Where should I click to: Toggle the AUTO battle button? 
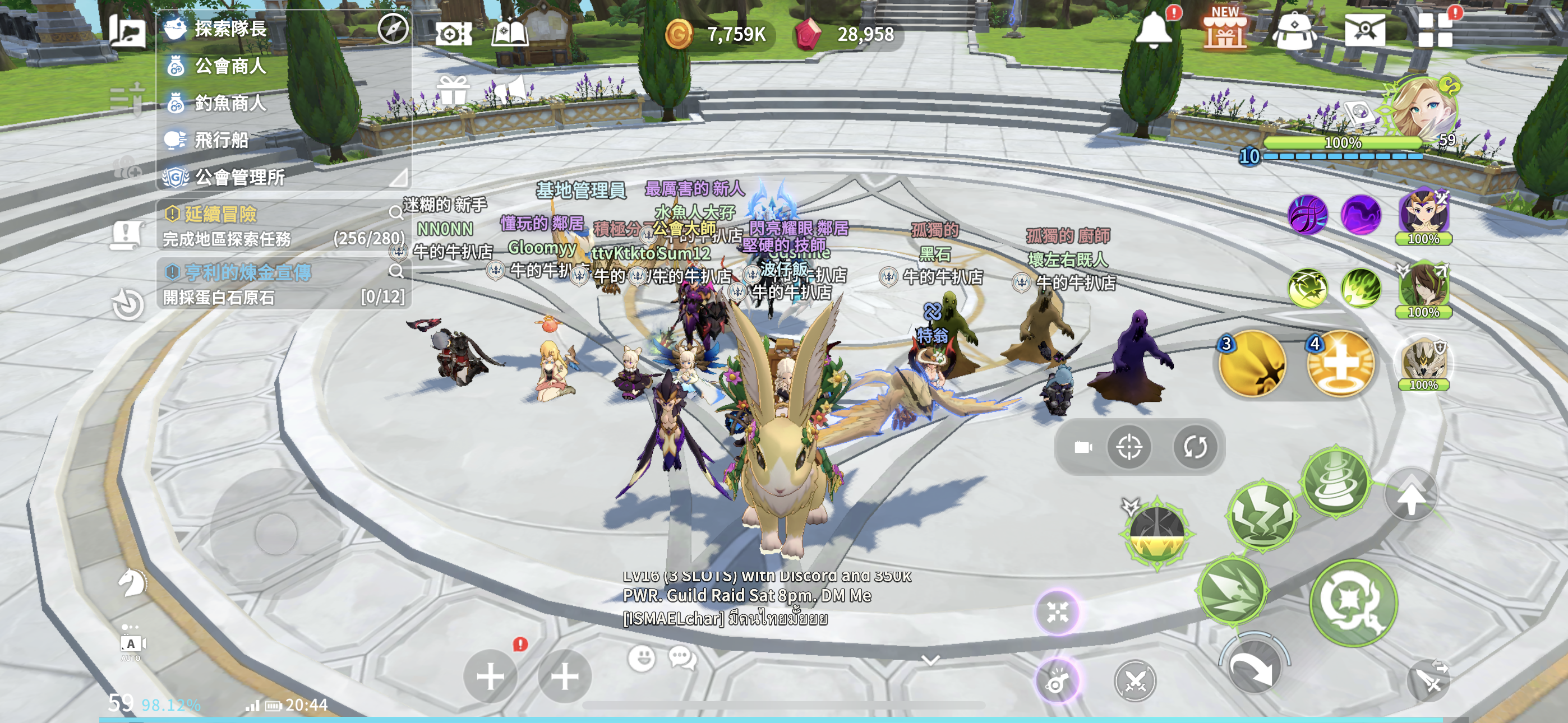click(x=131, y=644)
